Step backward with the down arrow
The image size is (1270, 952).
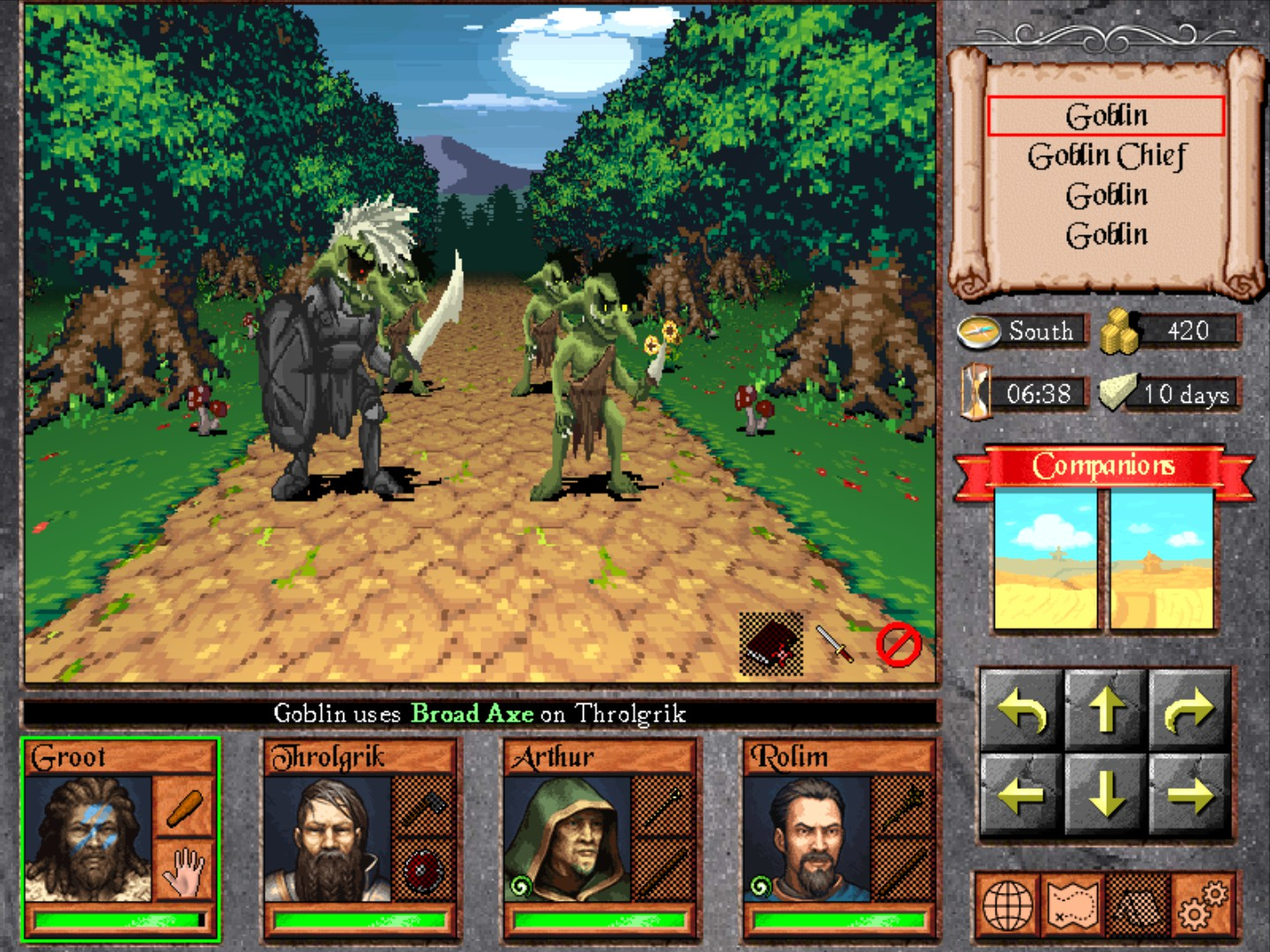pyautogui.click(x=1106, y=794)
